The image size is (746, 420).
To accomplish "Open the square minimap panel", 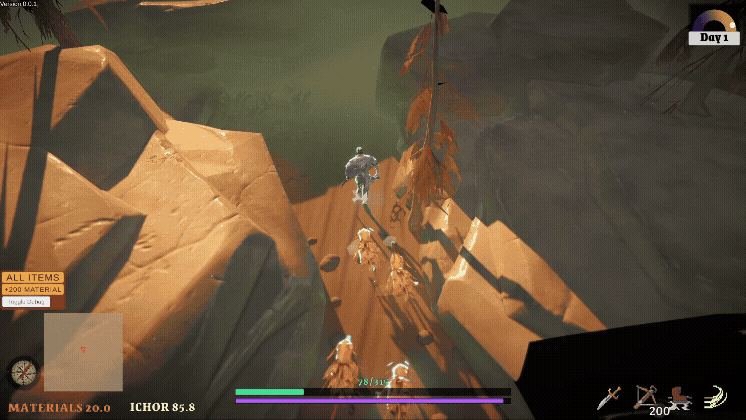I will tap(83, 351).
